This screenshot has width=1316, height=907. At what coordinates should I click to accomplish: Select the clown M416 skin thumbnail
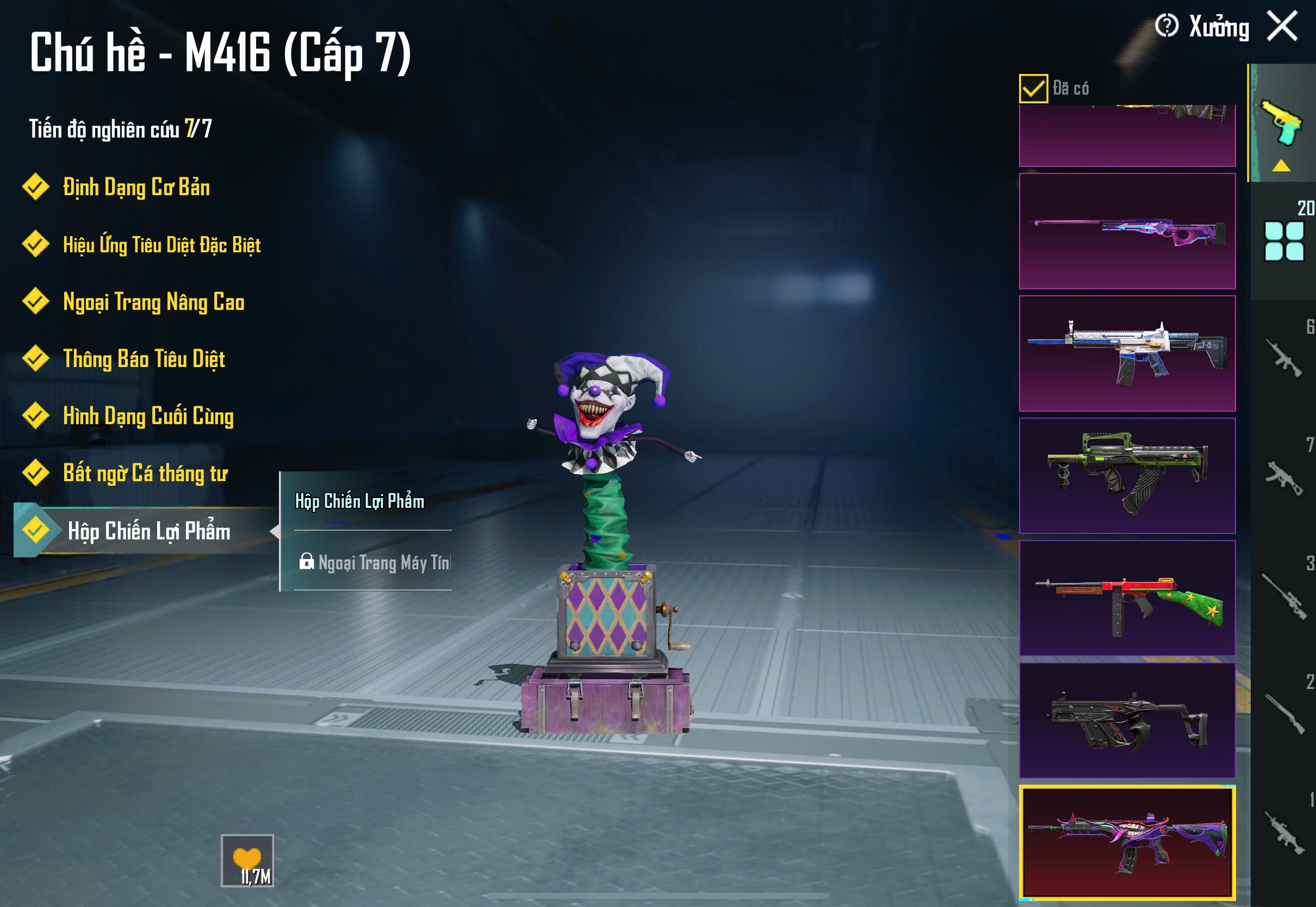point(1127,842)
